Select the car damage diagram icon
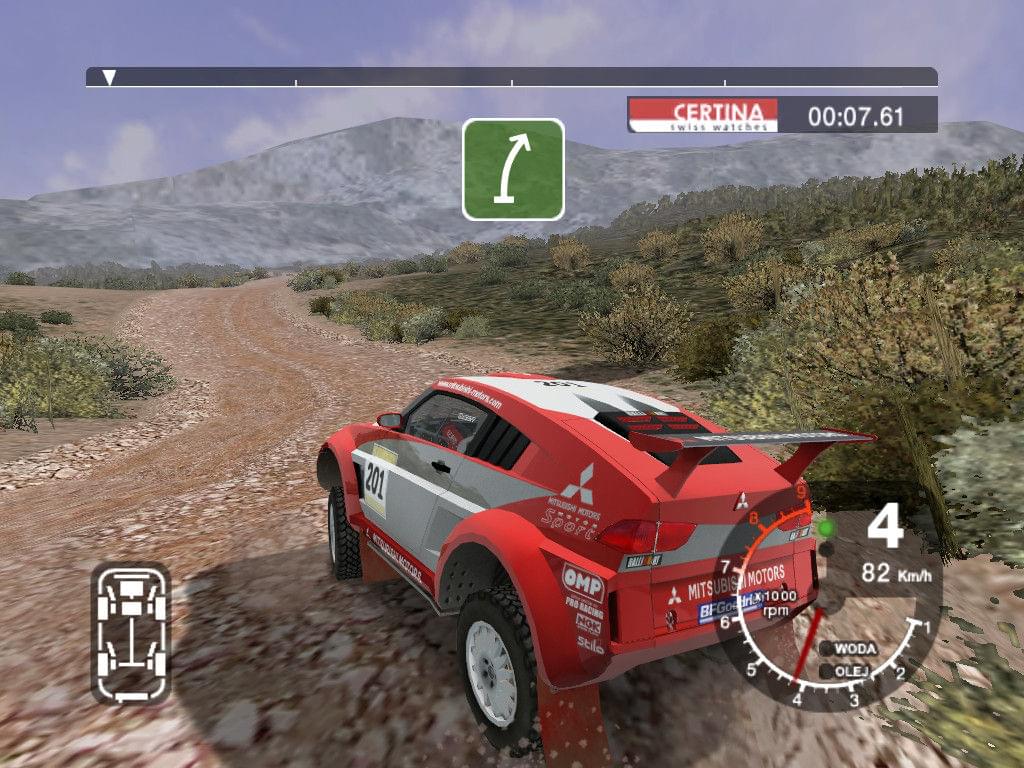 131,632
